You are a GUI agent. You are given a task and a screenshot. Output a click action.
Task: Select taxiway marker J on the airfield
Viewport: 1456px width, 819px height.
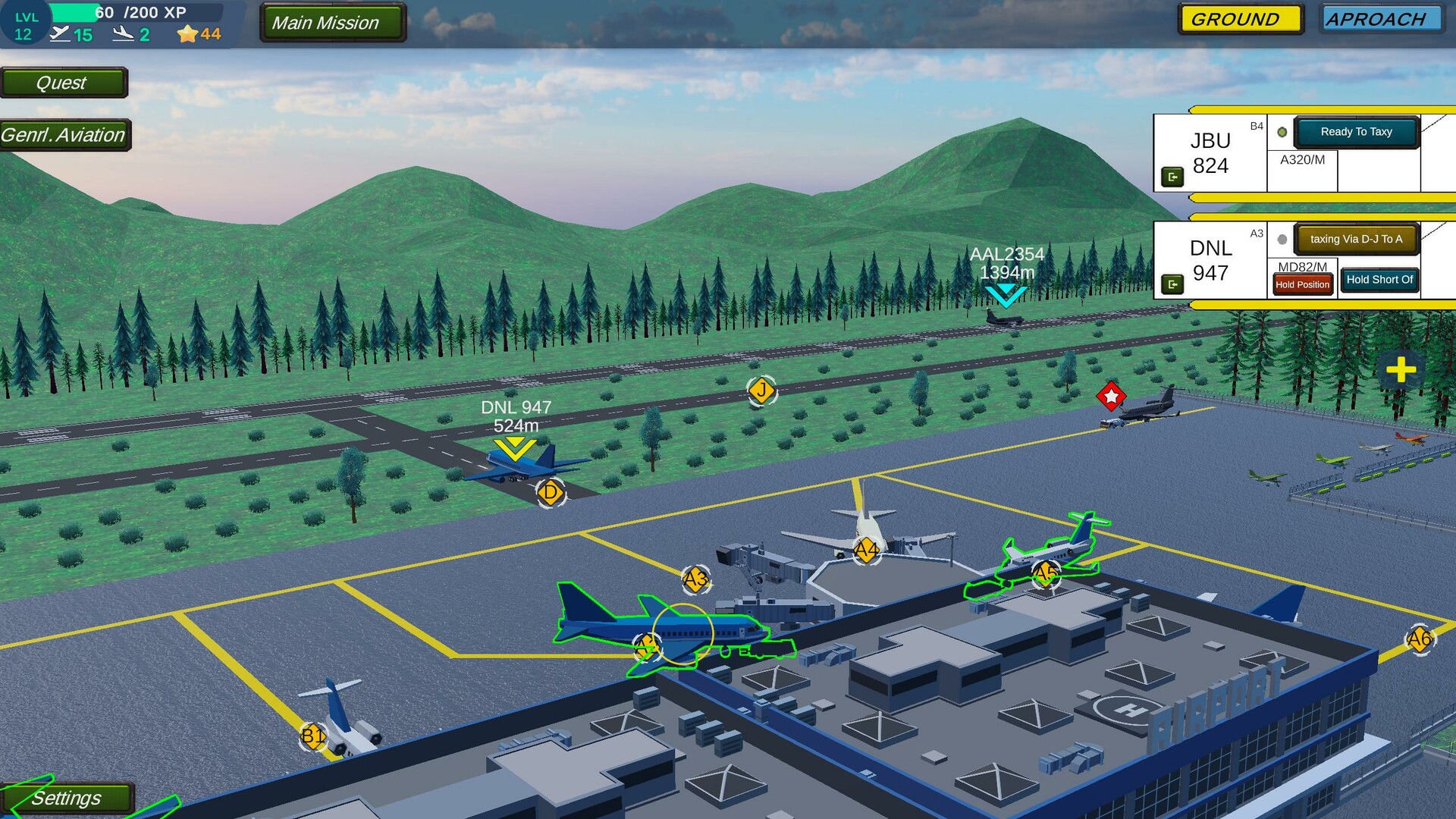(x=761, y=391)
